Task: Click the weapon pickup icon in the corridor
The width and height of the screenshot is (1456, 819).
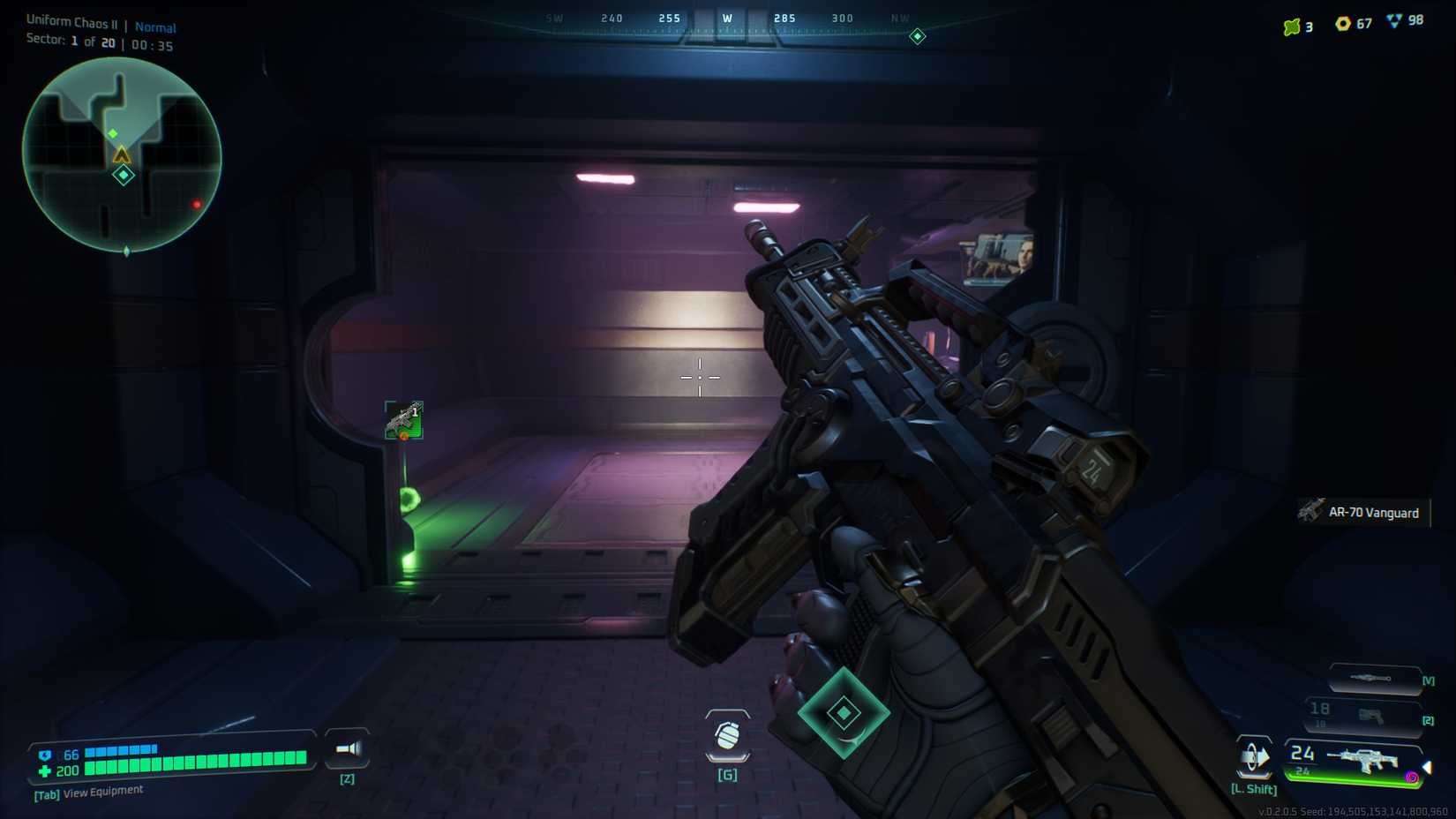Action: pyautogui.click(x=402, y=419)
